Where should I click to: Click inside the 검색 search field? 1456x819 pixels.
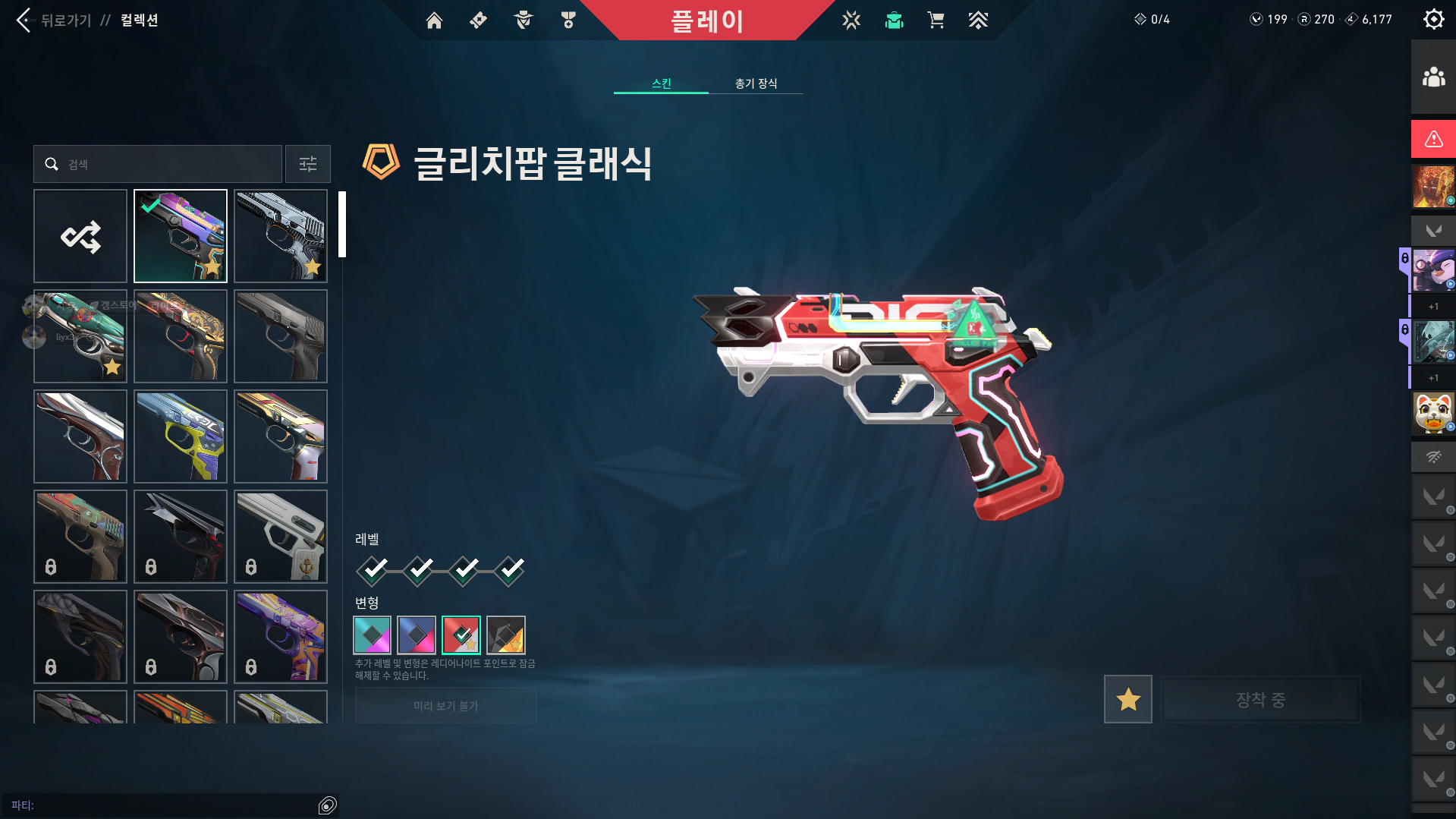click(157, 164)
